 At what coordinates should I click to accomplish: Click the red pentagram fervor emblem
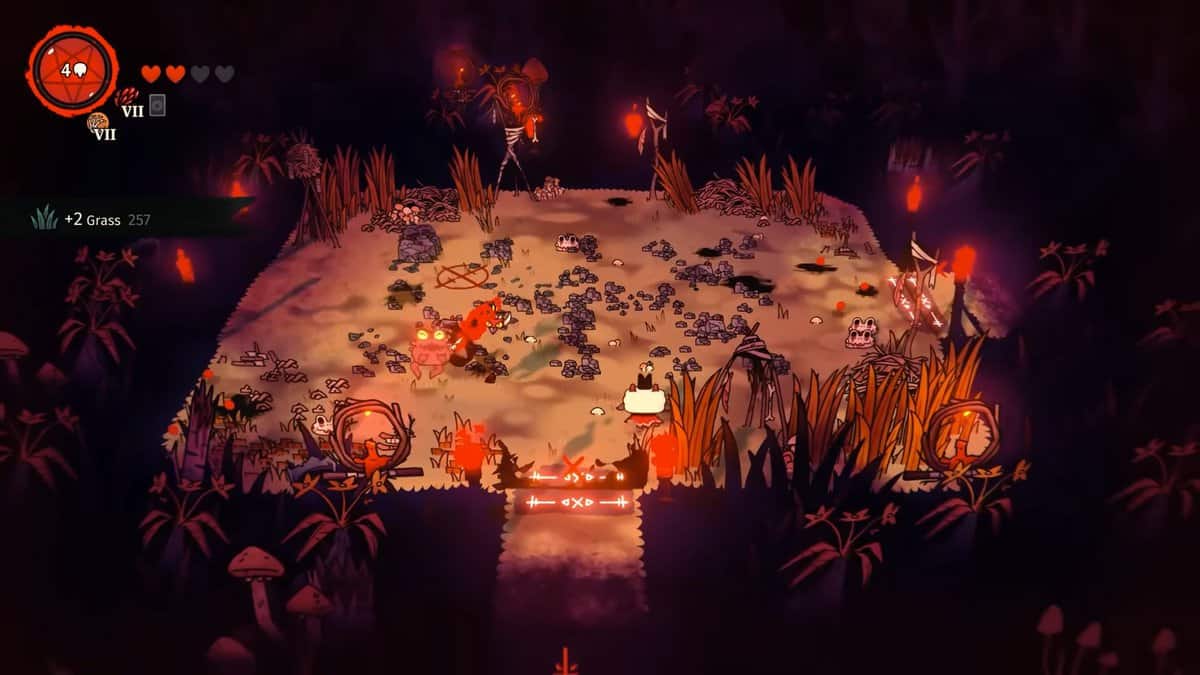pyautogui.click(x=72, y=70)
